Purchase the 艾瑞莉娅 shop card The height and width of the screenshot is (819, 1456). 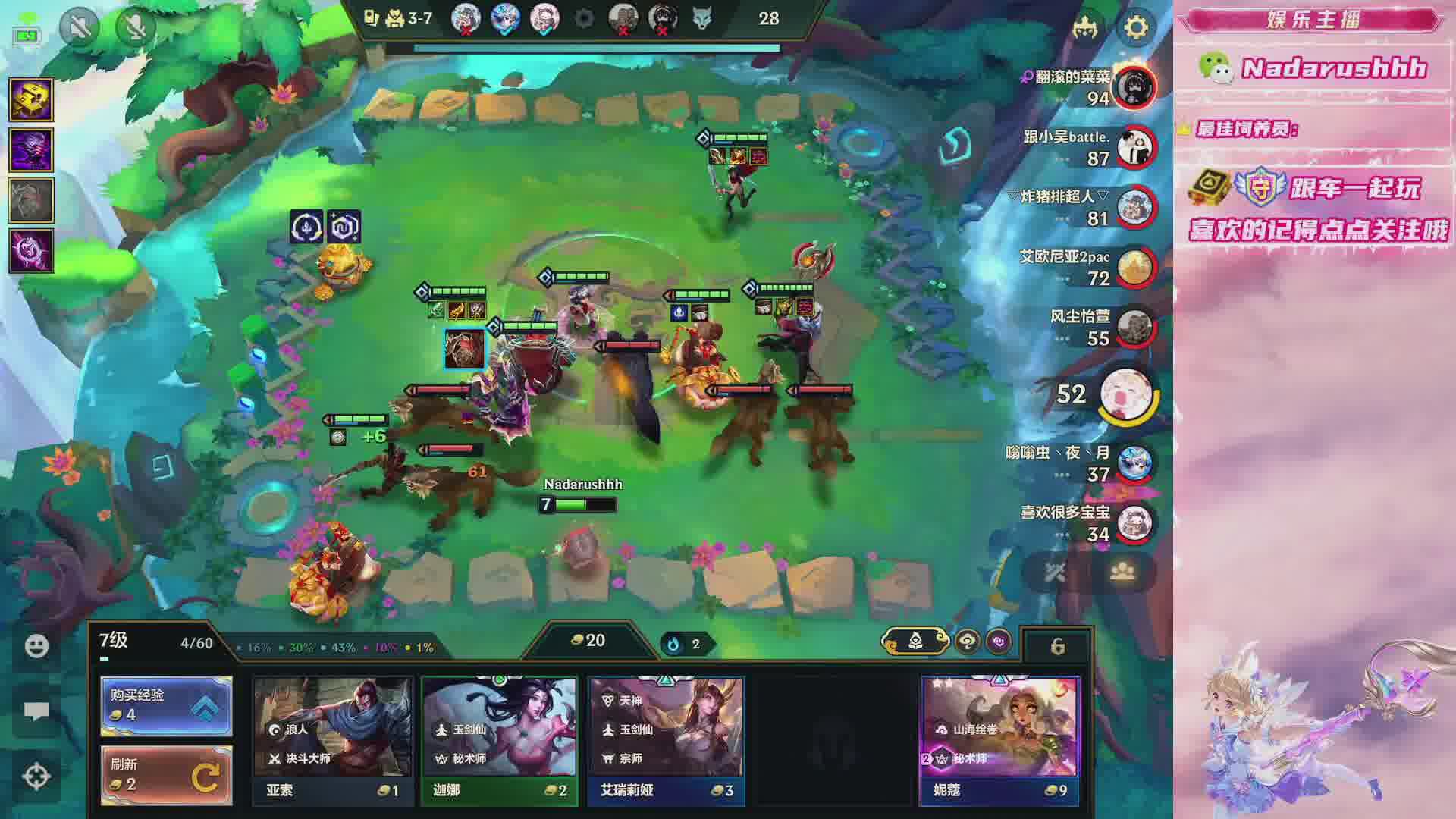click(x=666, y=739)
